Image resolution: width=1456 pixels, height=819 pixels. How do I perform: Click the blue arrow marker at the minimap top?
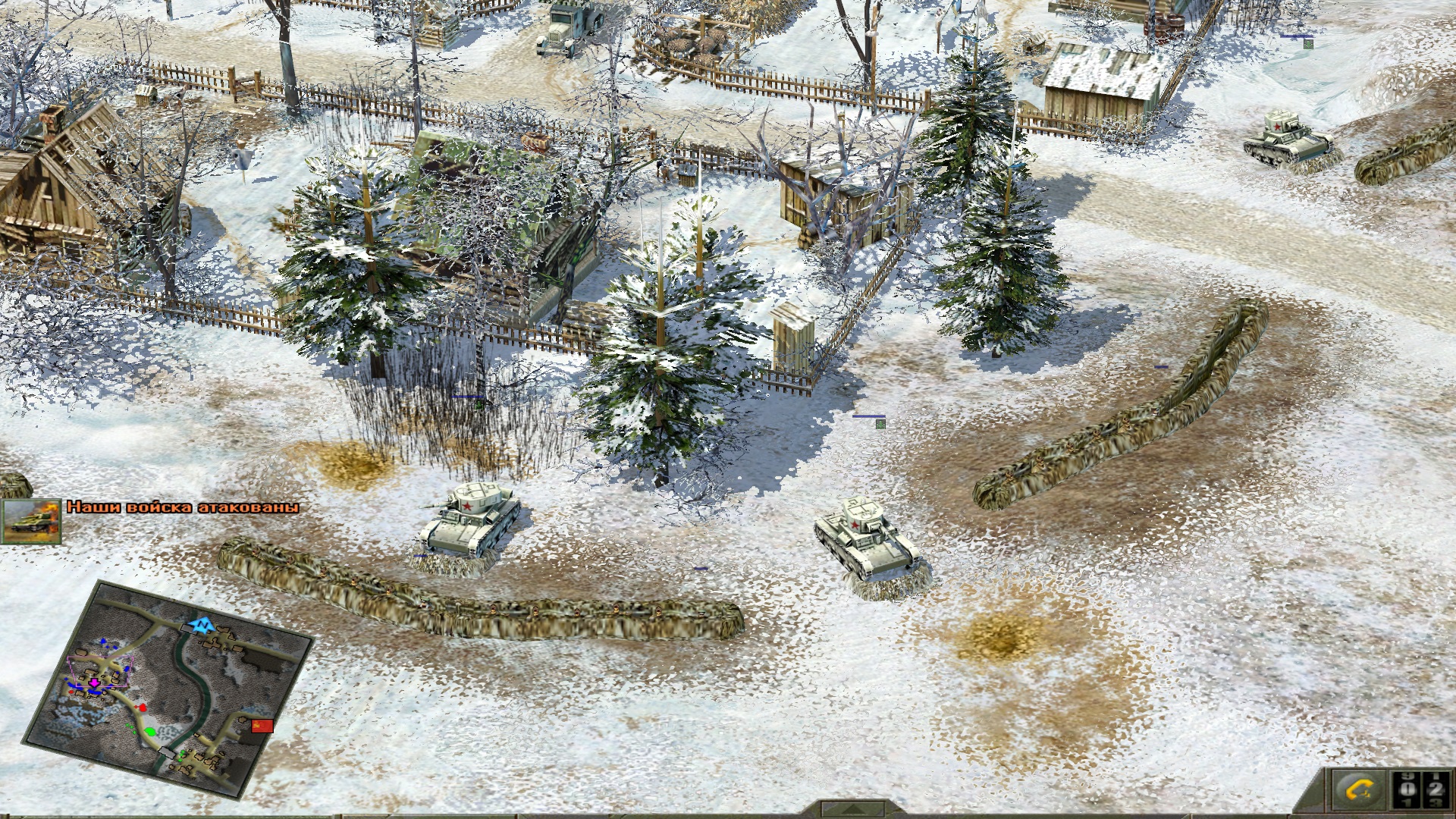pos(202,626)
